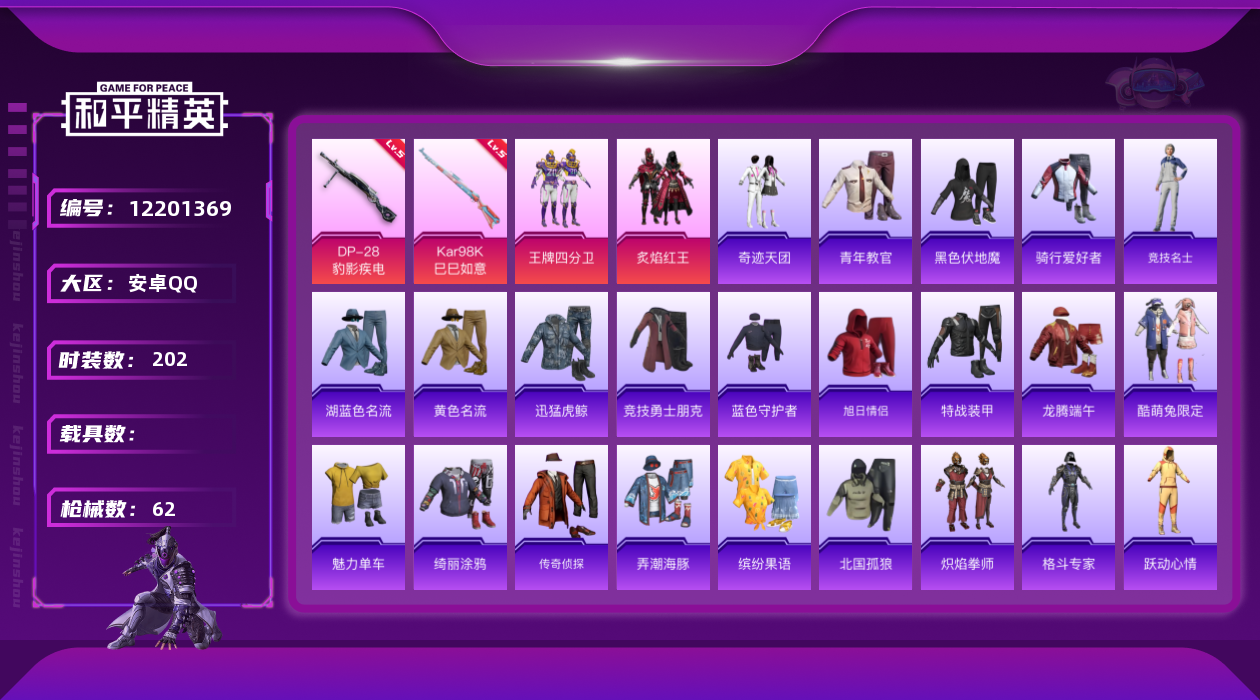
Task: Open the 王牌四分卫 outfit tile
Action: (x=561, y=211)
